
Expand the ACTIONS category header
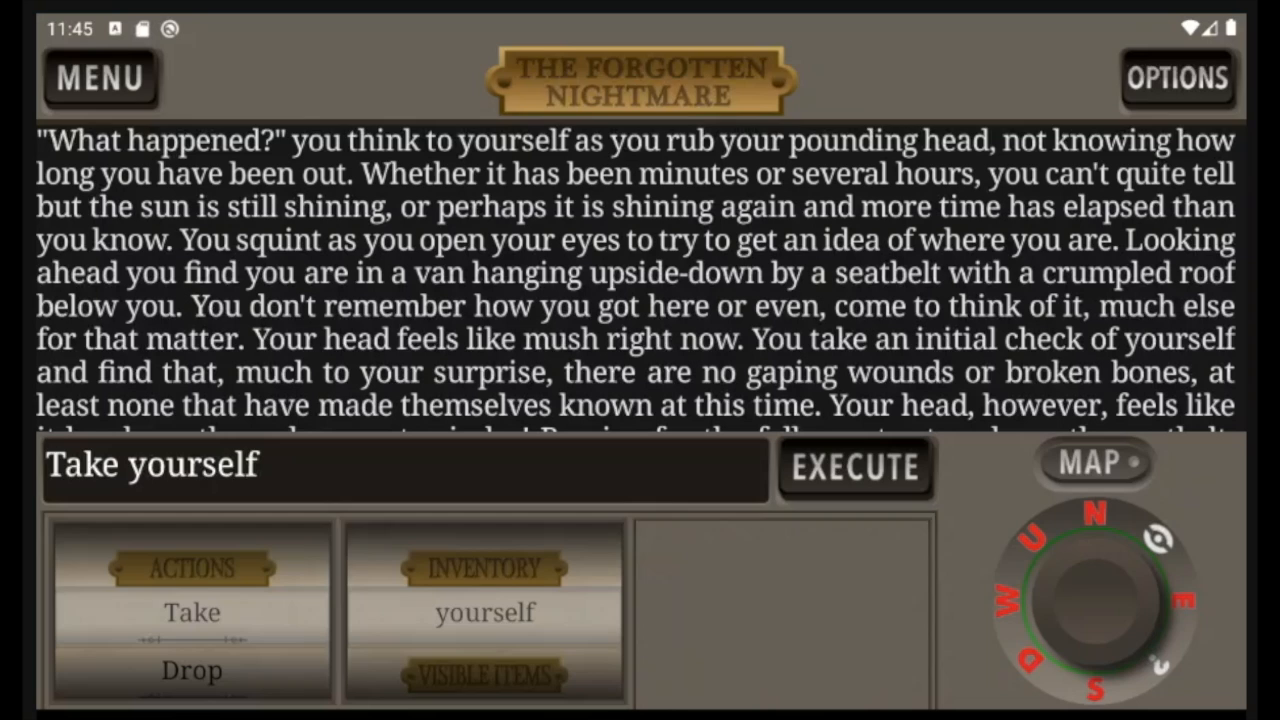(x=191, y=568)
